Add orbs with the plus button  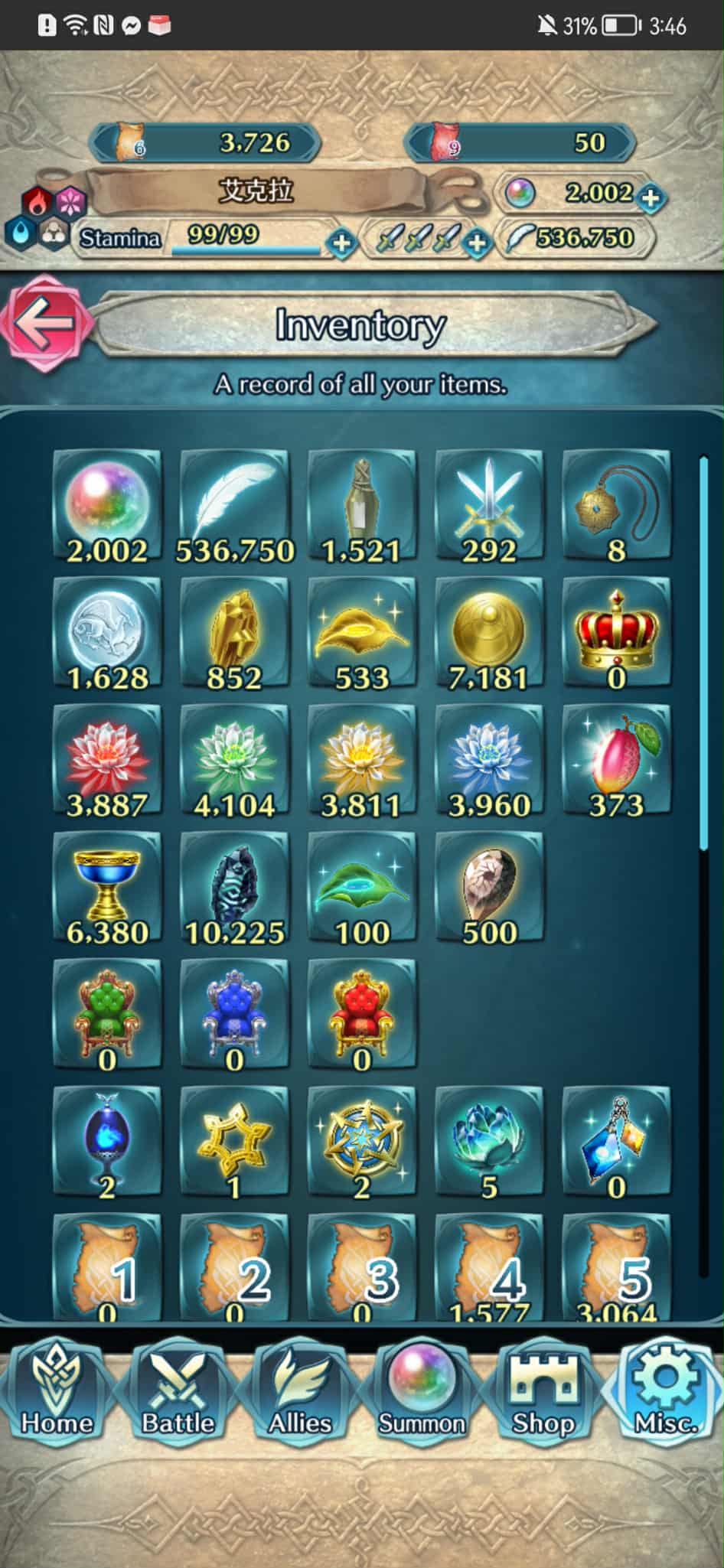tap(650, 197)
